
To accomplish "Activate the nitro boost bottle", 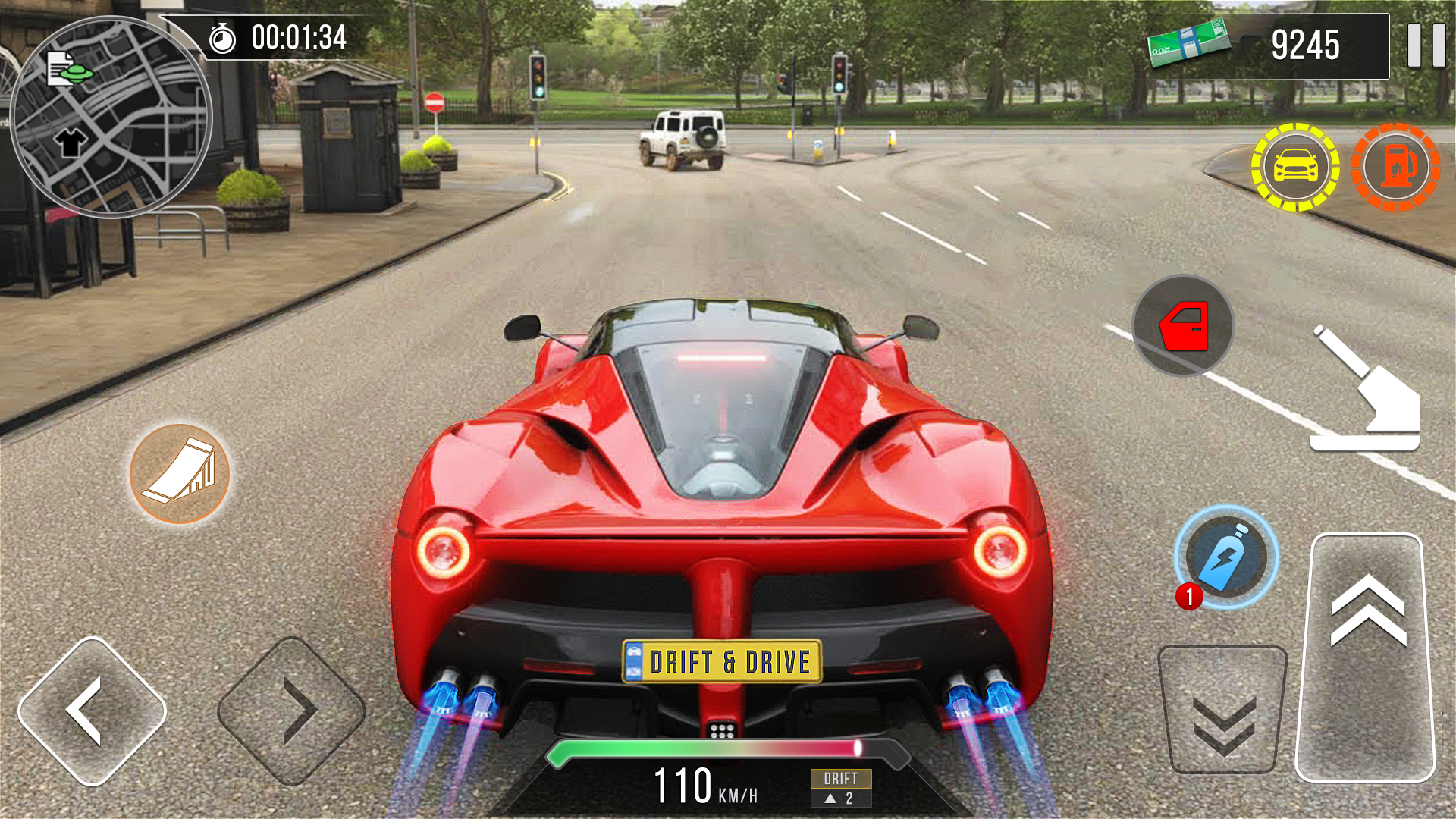I will coord(1225,557).
